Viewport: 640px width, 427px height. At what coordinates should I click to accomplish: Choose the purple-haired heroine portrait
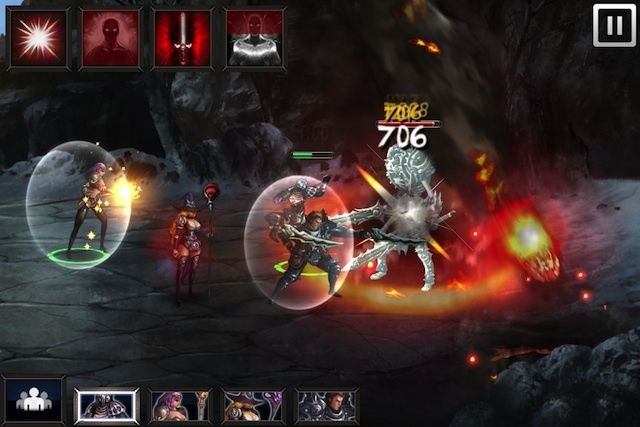pyautogui.click(x=180, y=405)
